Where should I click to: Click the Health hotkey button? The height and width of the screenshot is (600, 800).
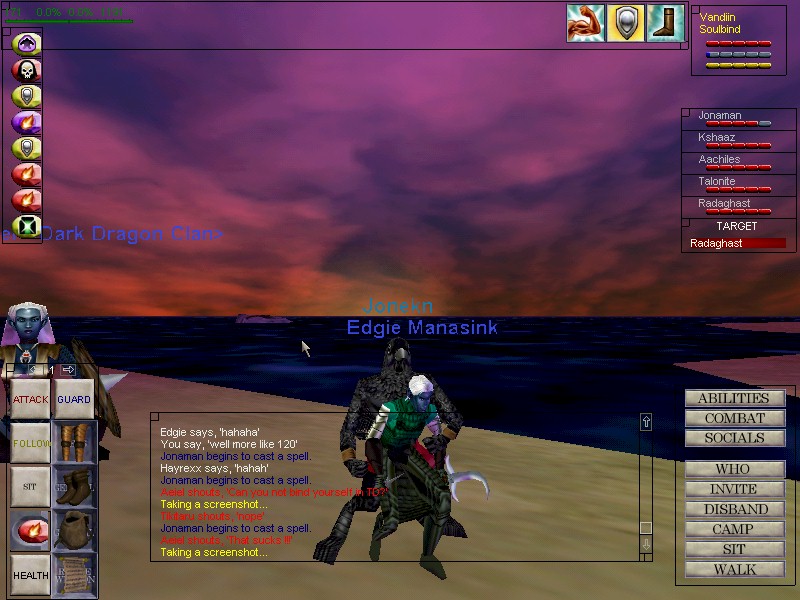tap(30, 575)
